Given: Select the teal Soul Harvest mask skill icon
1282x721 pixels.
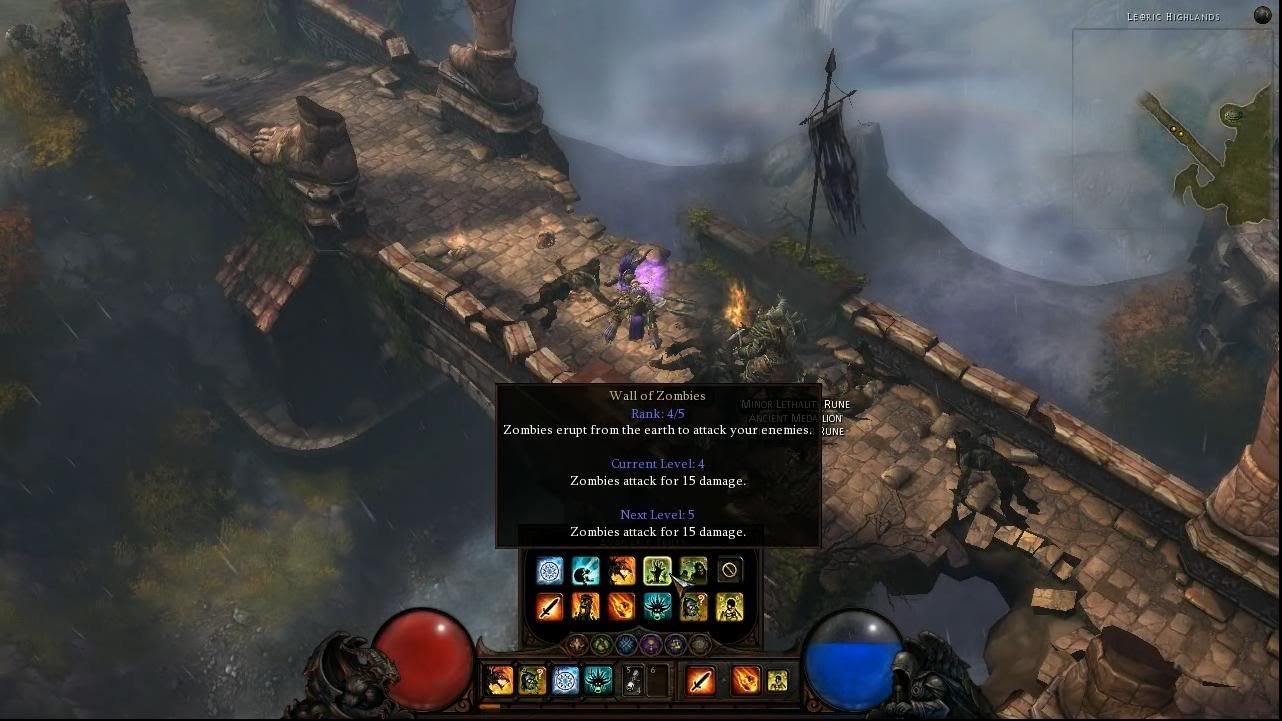Looking at the screenshot, I should 657,605.
